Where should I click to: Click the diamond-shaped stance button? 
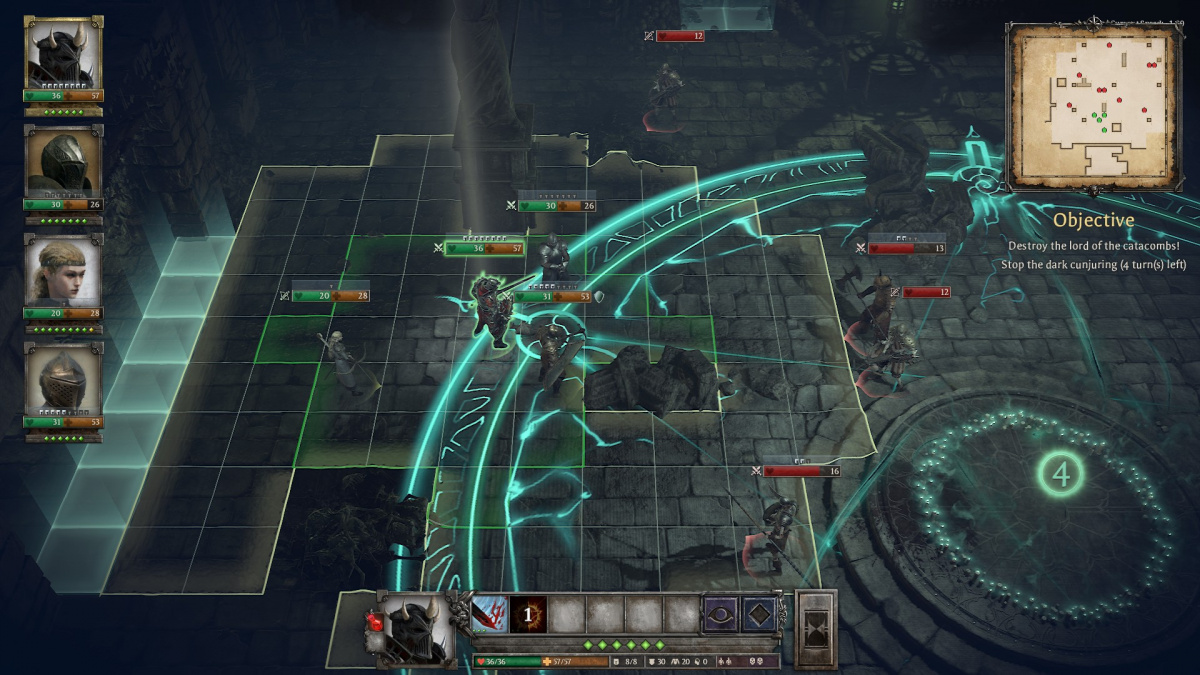click(761, 614)
